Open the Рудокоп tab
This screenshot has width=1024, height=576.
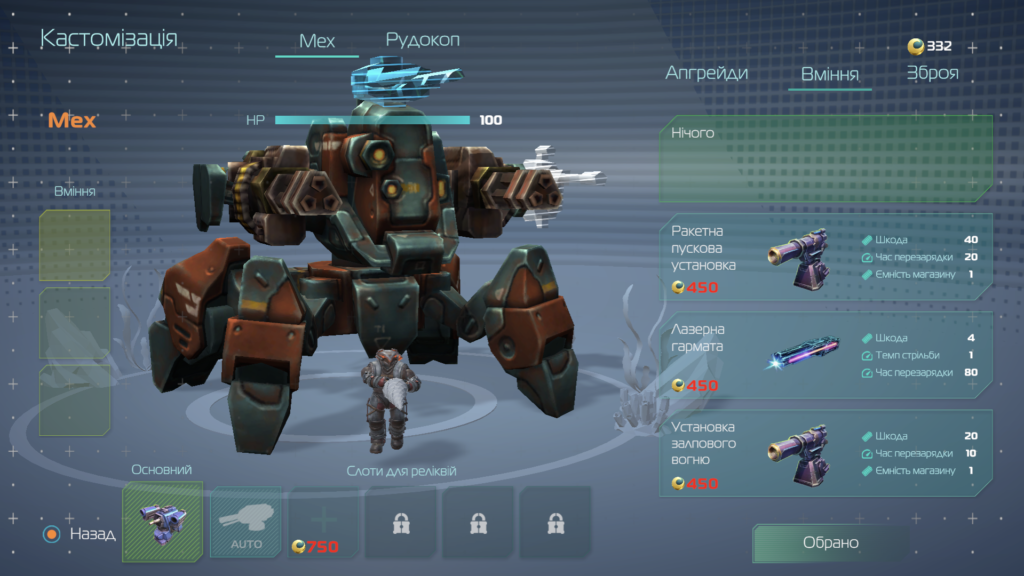422,40
